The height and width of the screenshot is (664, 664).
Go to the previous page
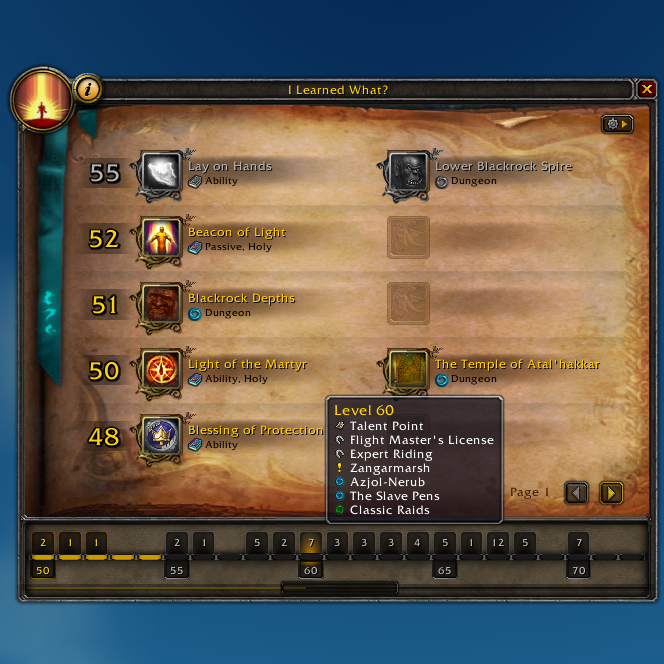pyautogui.click(x=577, y=492)
